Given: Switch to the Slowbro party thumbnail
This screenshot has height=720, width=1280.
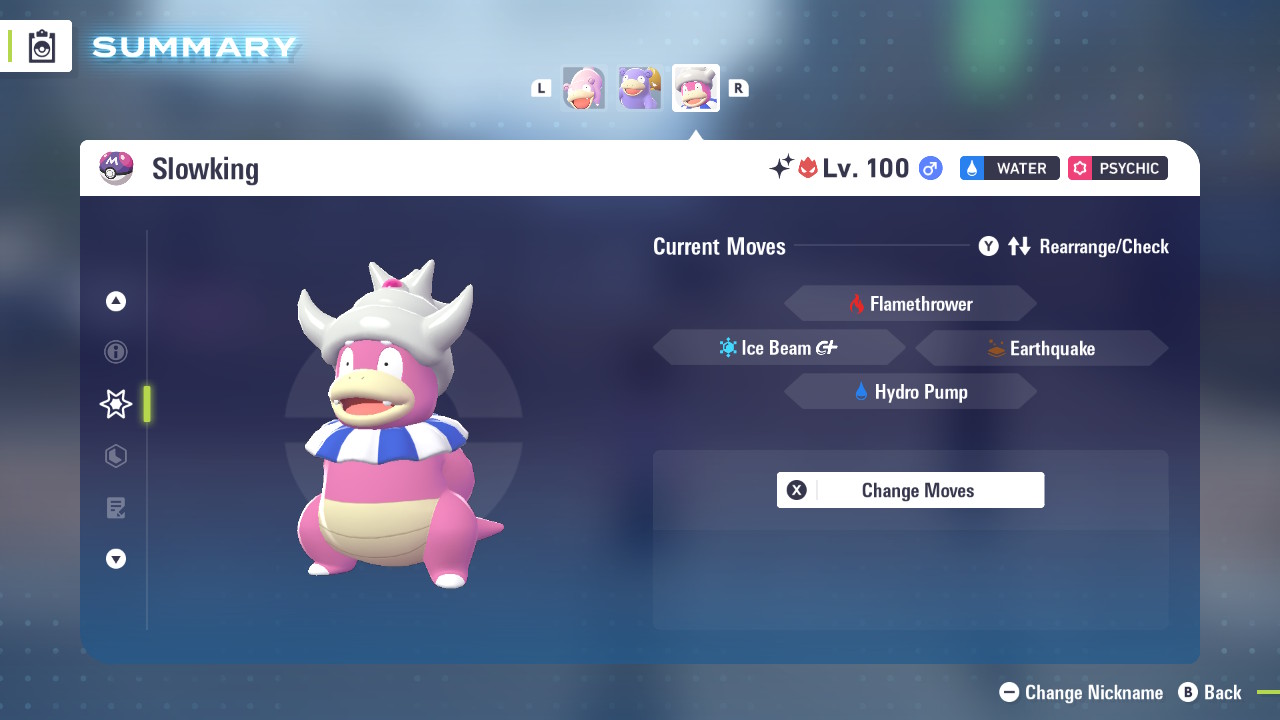Looking at the screenshot, I should (640, 88).
